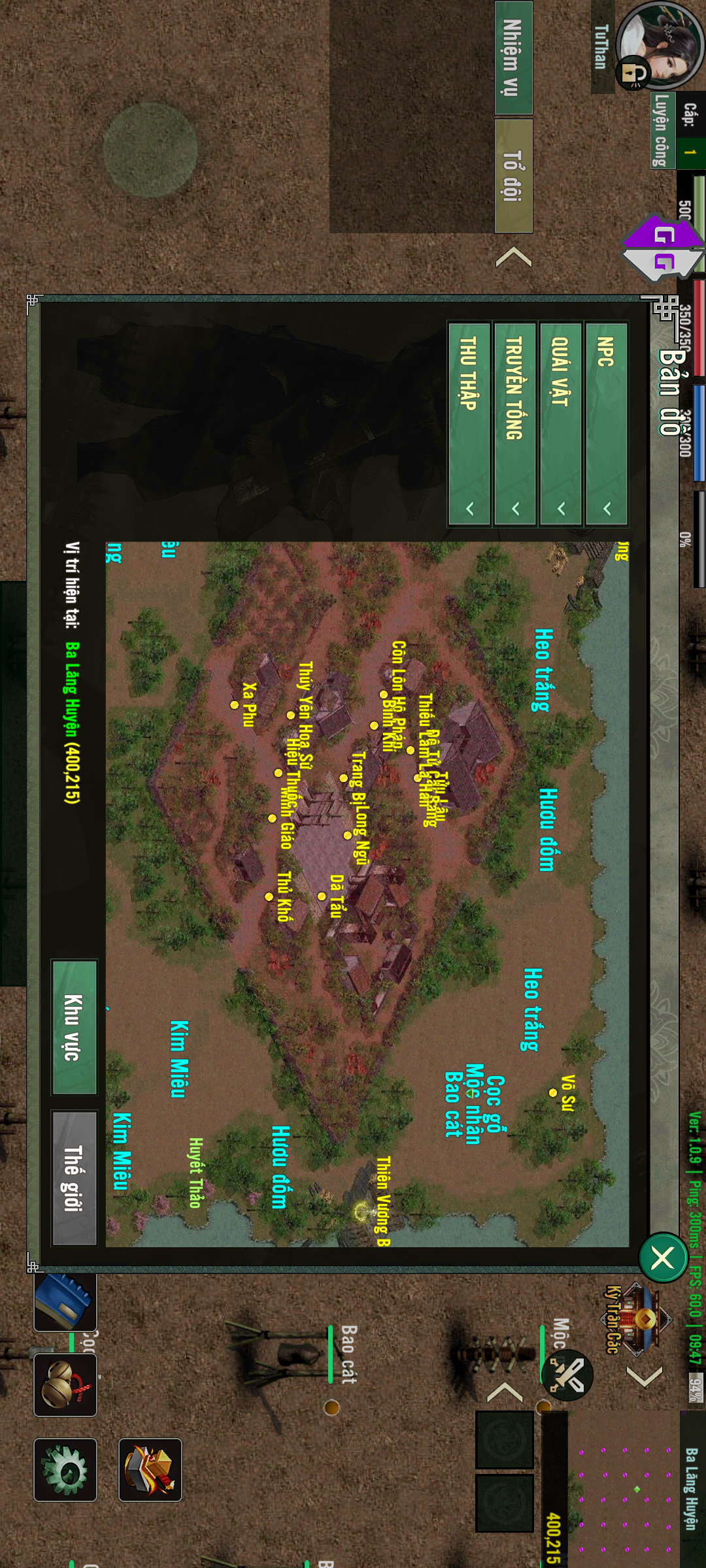Choose the Thủ Khố marker on the map
Screen dimensions: 706x1568
click(x=269, y=896)
